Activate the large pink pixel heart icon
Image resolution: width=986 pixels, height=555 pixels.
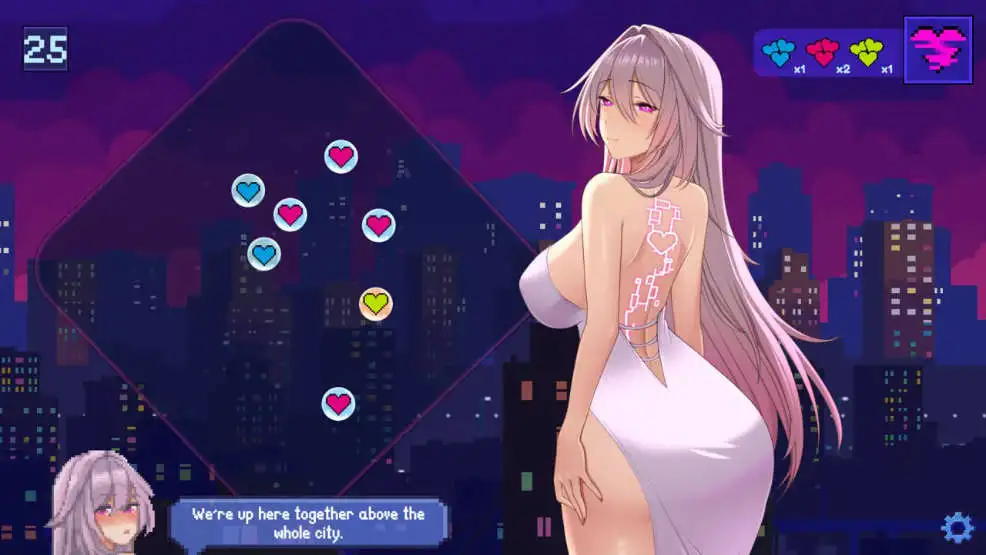coord(938,49)
